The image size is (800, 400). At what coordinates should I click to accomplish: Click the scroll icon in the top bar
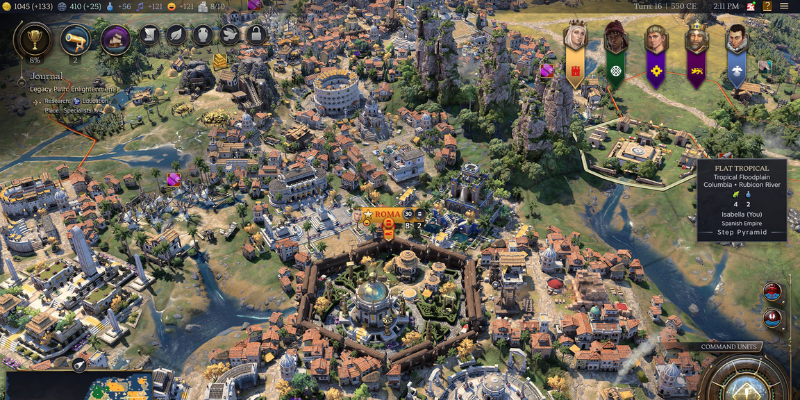(150, 36)
